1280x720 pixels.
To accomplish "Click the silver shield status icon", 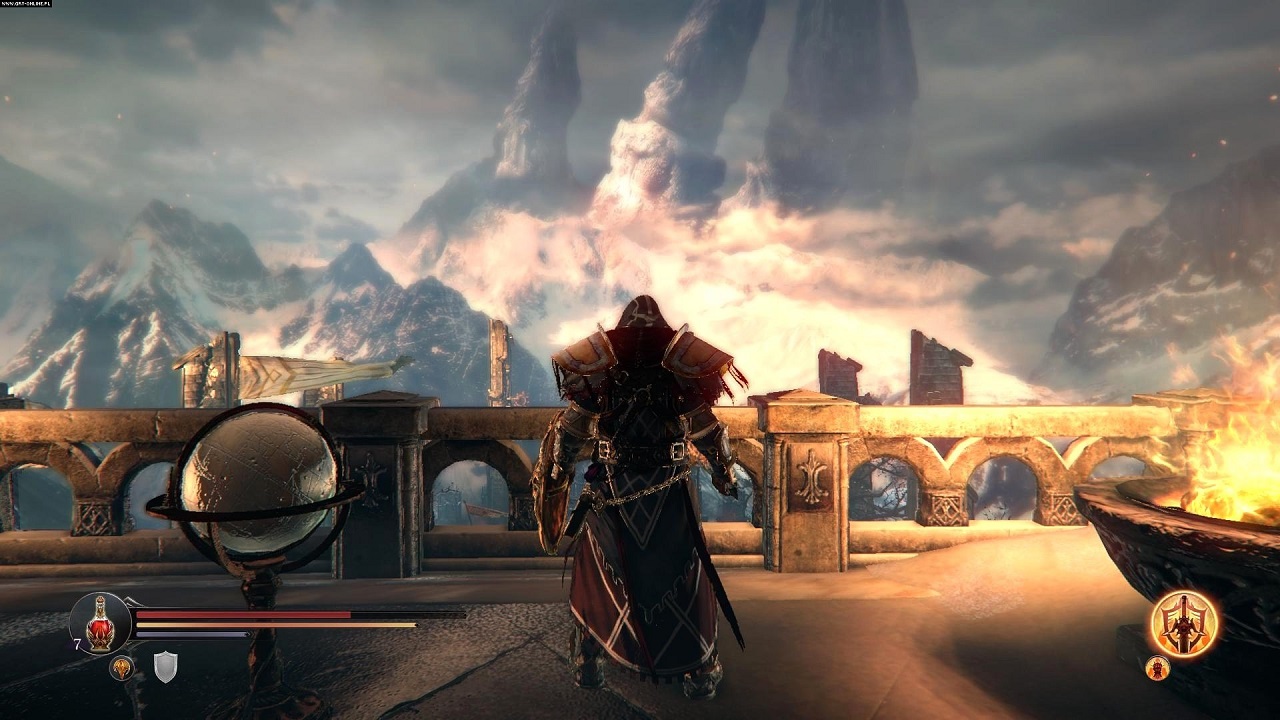I will click(x=165, y=666).
